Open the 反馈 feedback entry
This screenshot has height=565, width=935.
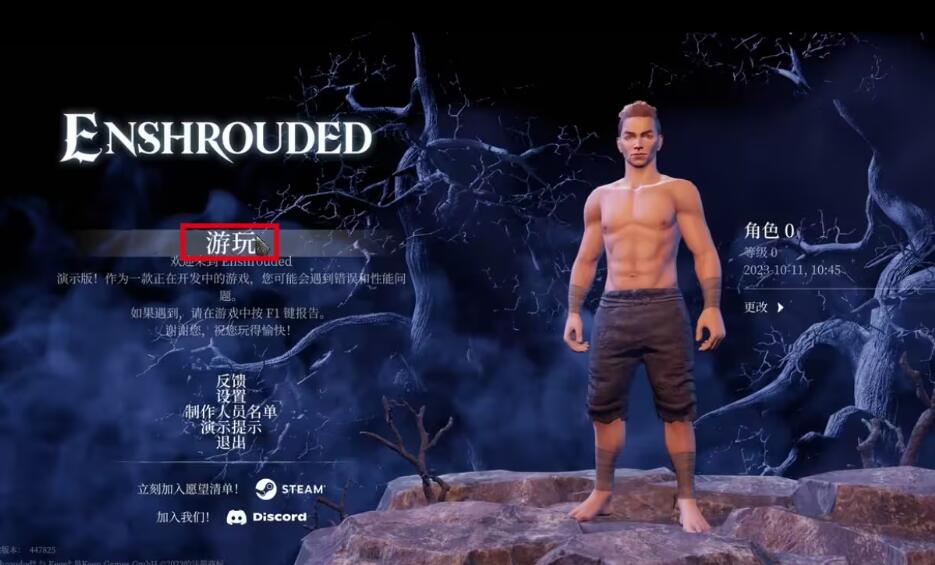[231, 381]
